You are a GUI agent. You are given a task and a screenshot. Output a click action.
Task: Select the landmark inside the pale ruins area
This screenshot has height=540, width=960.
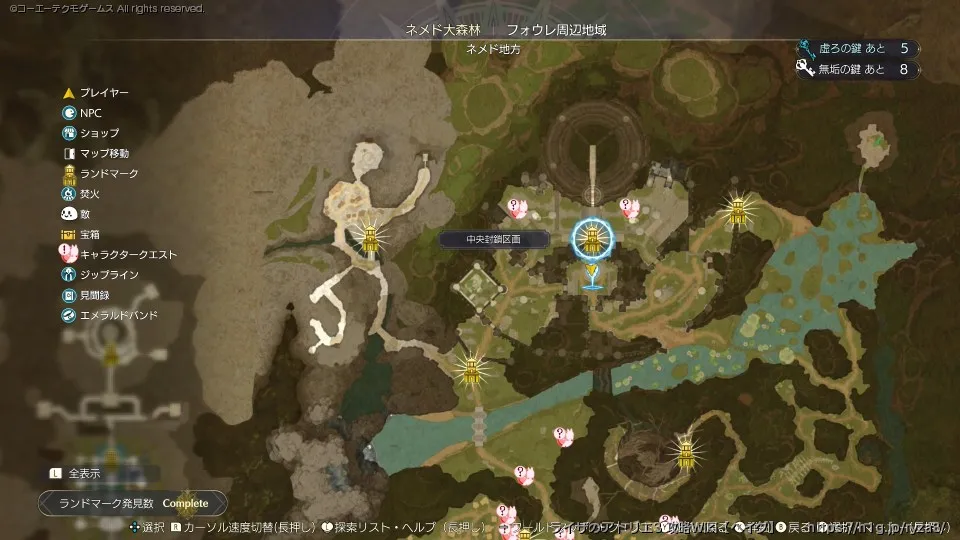click(x=371, y=238)
